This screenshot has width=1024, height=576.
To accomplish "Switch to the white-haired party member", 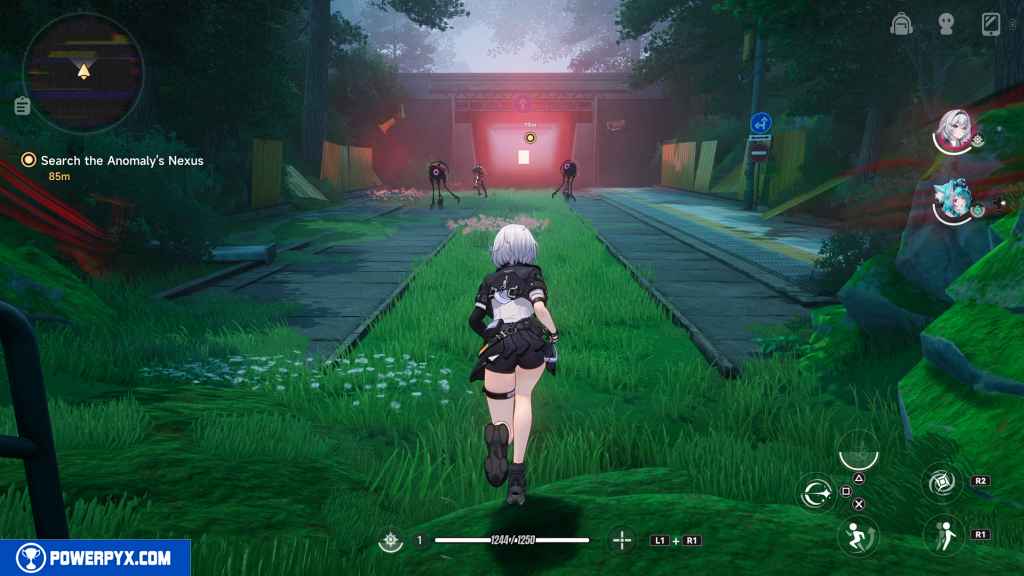I will coord(954,132).
